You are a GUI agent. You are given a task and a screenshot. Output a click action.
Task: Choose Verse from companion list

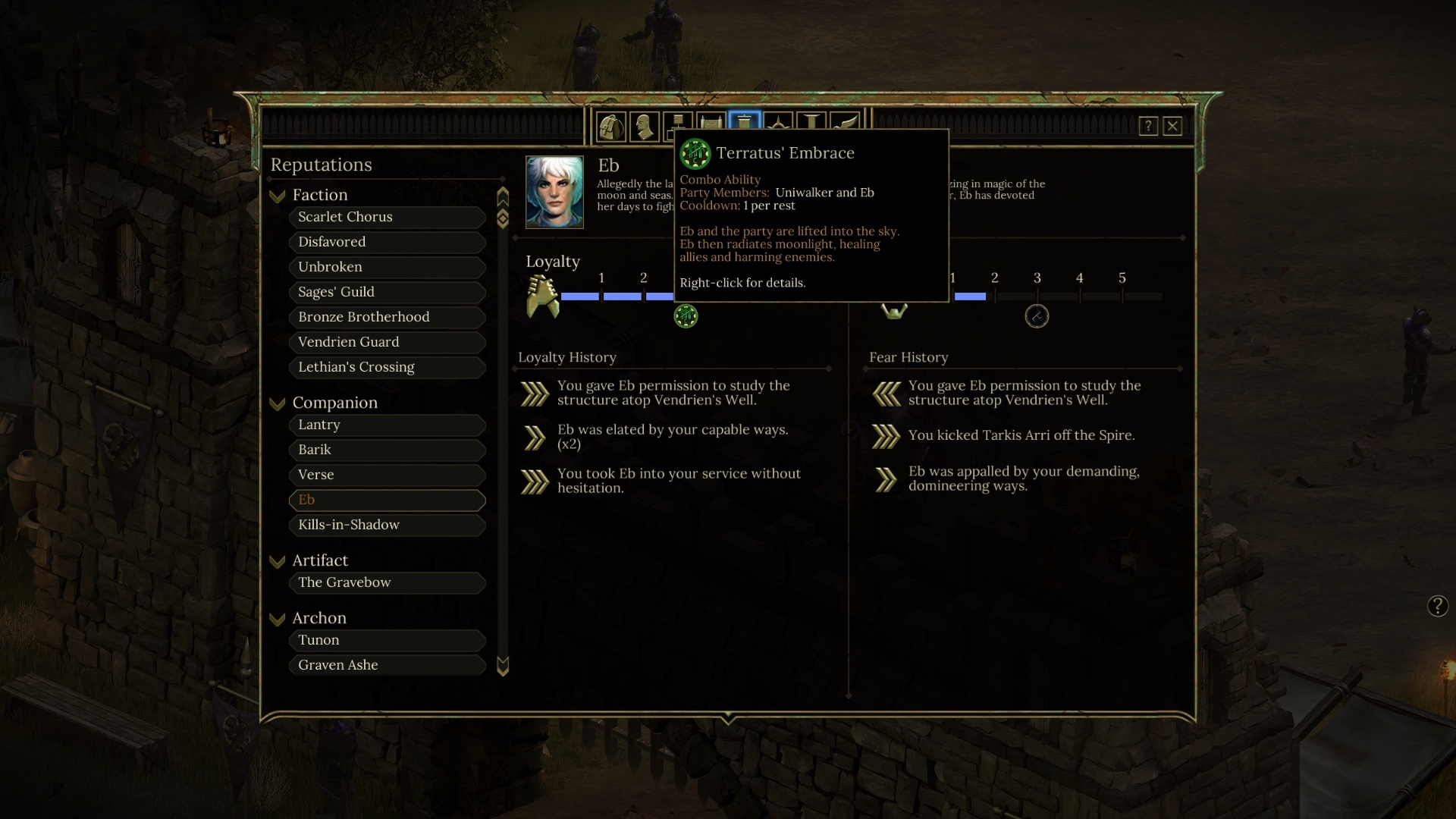[x=387, y=475]
